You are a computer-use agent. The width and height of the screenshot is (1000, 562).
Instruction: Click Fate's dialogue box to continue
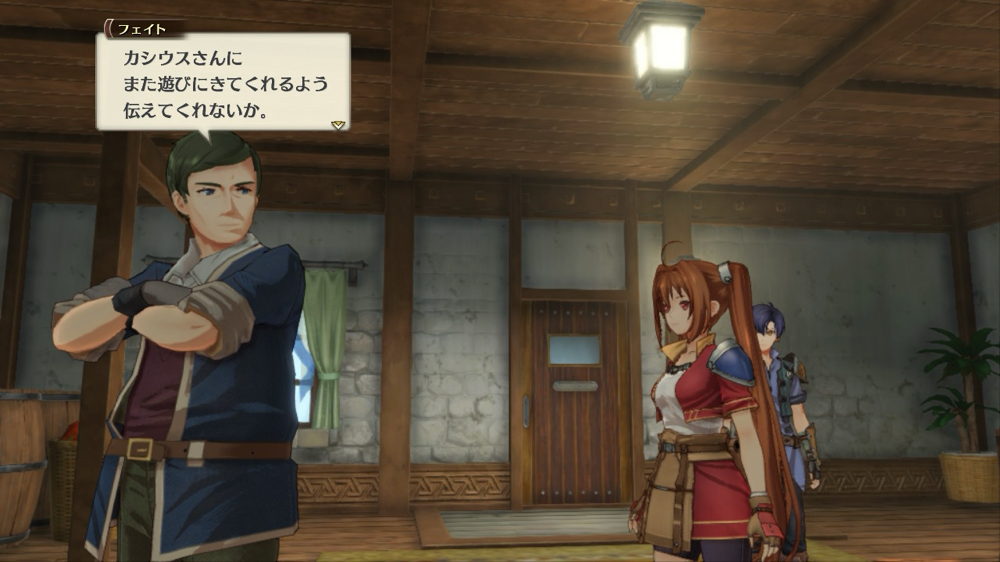coord(222,82)
